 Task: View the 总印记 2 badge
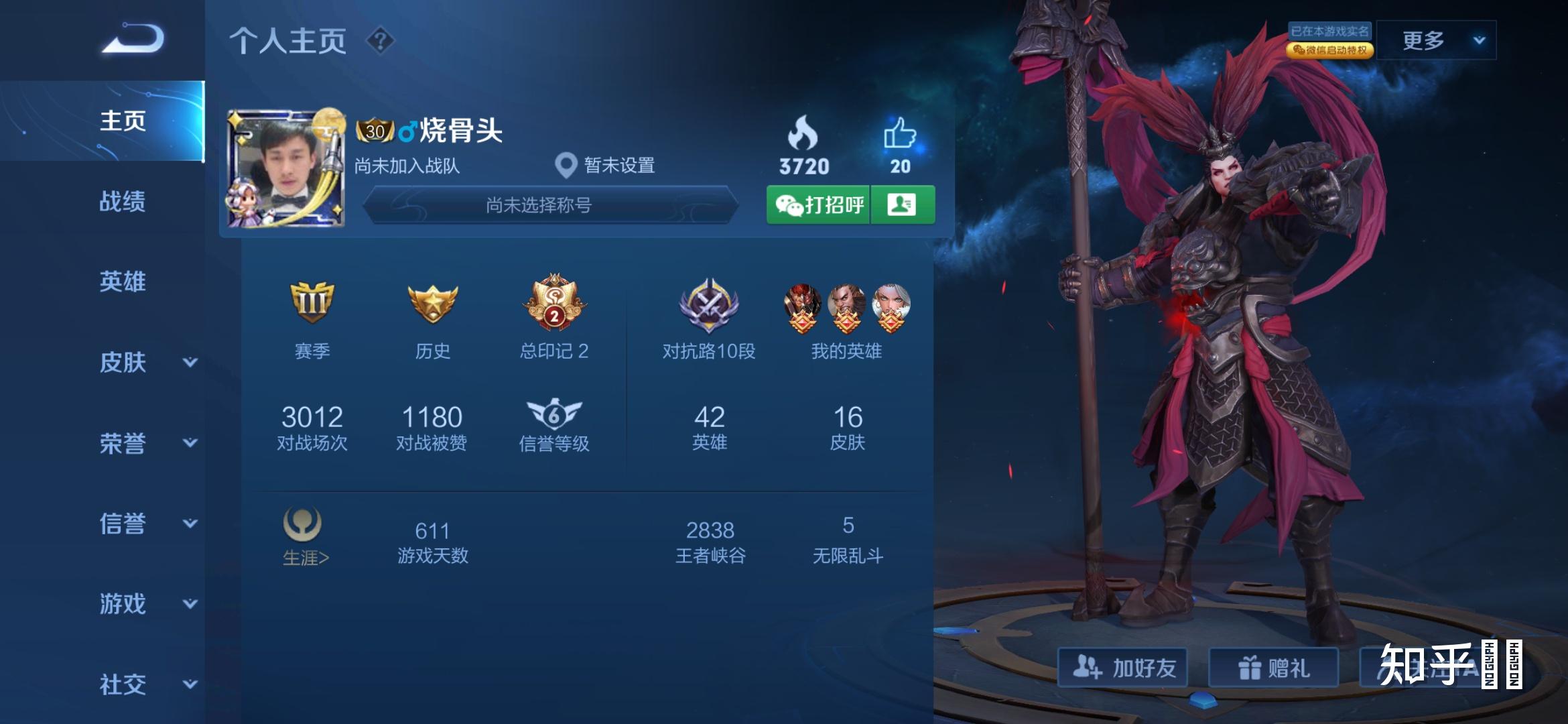coord(554,316)
